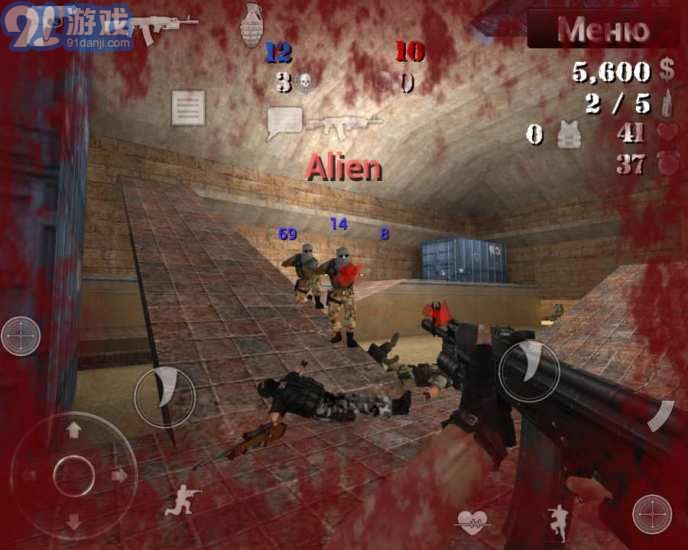Open the Меню button
This screenshot has height=550, width=688.
point(603,29)
